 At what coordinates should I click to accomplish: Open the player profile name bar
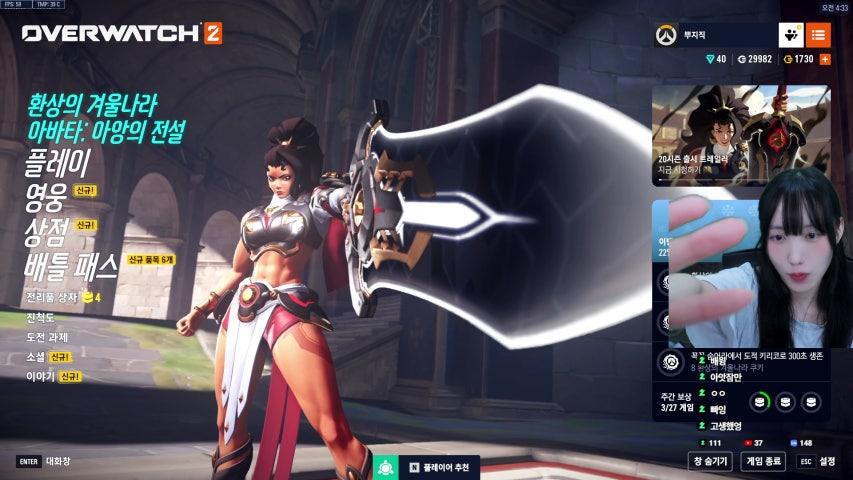pos(712,35)
